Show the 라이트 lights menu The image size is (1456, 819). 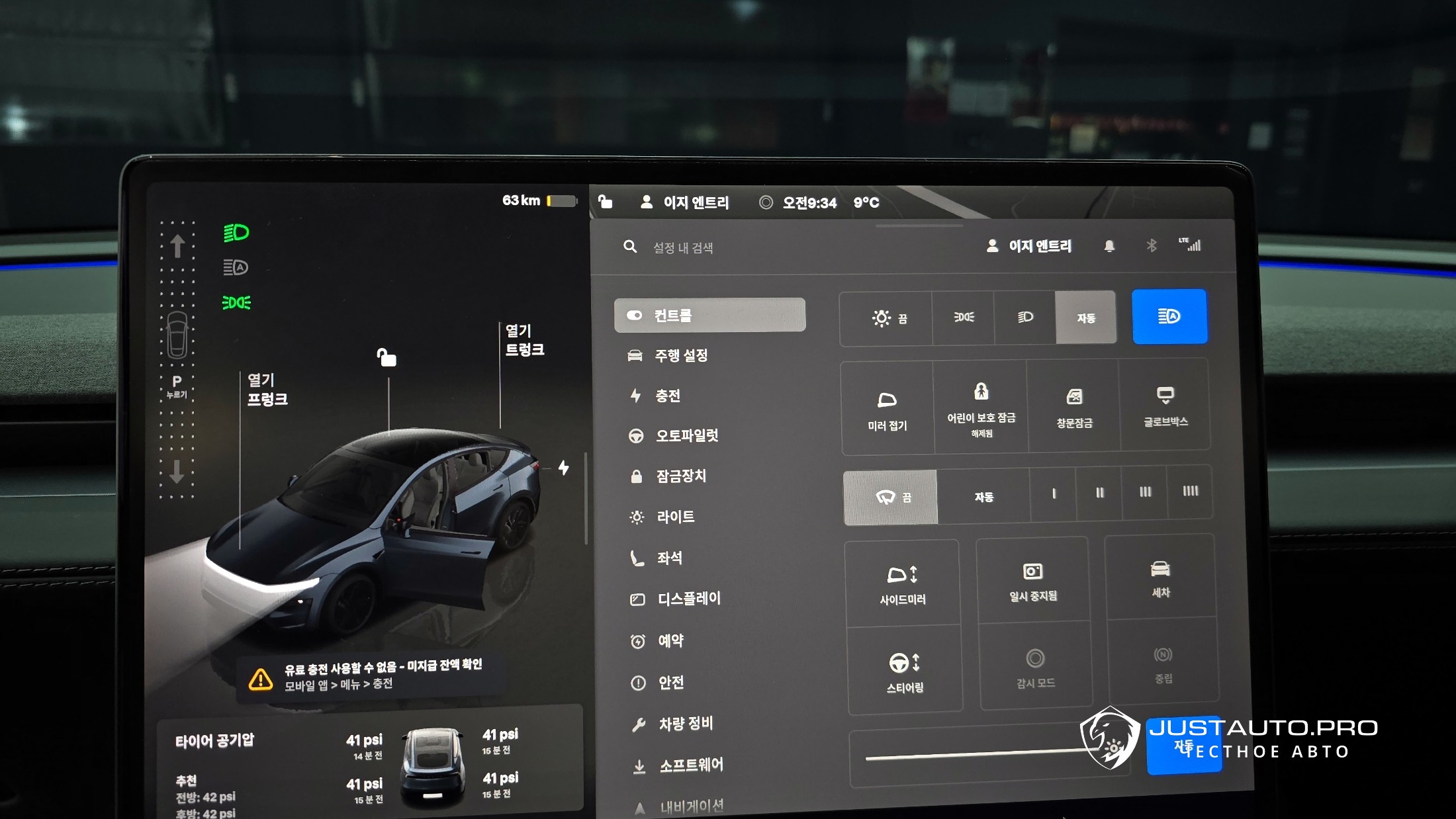click(x=675, y=517)
